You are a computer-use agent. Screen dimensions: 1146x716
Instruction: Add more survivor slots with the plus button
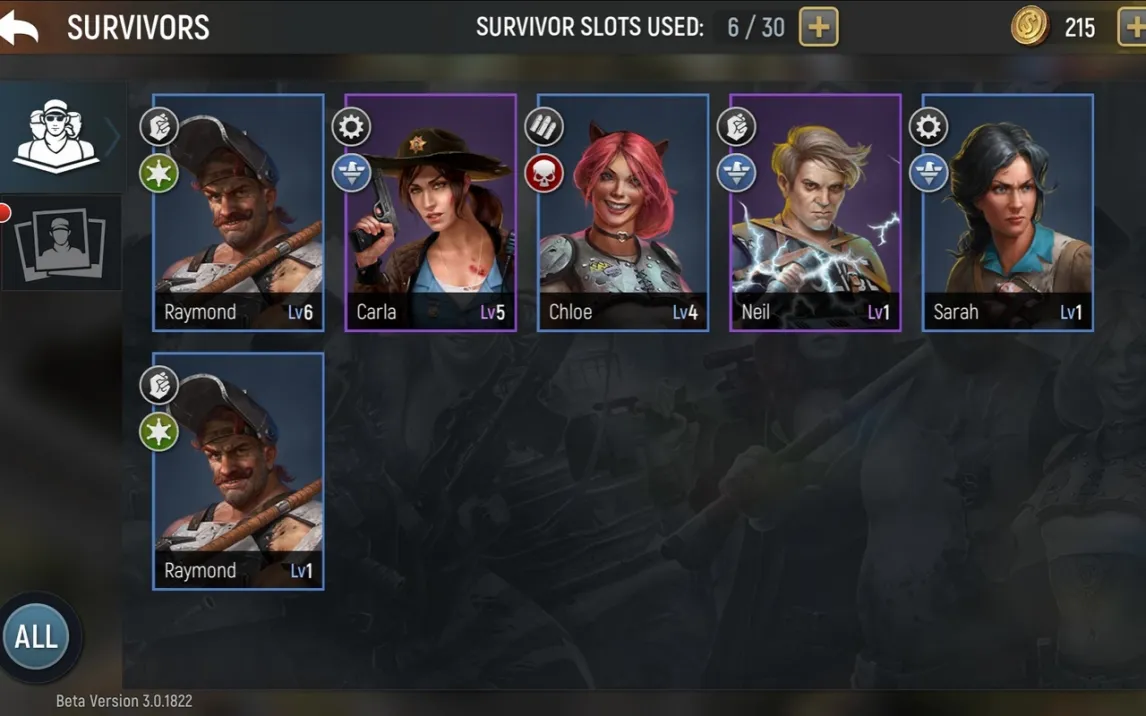point(818,27)
